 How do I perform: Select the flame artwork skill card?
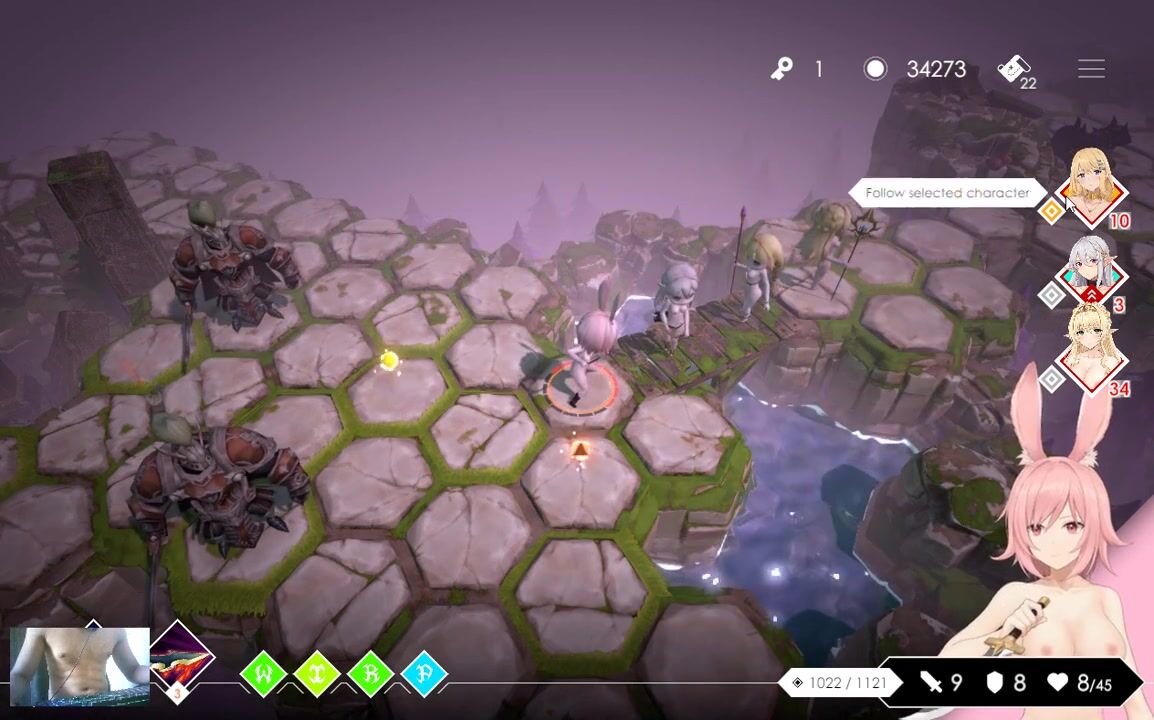(x=180, y=658)
